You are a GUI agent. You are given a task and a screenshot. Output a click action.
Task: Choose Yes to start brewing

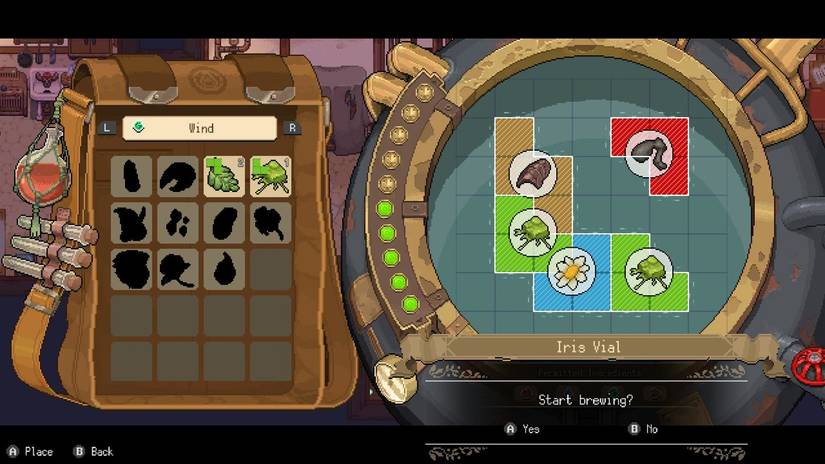[x=522, y=428]
